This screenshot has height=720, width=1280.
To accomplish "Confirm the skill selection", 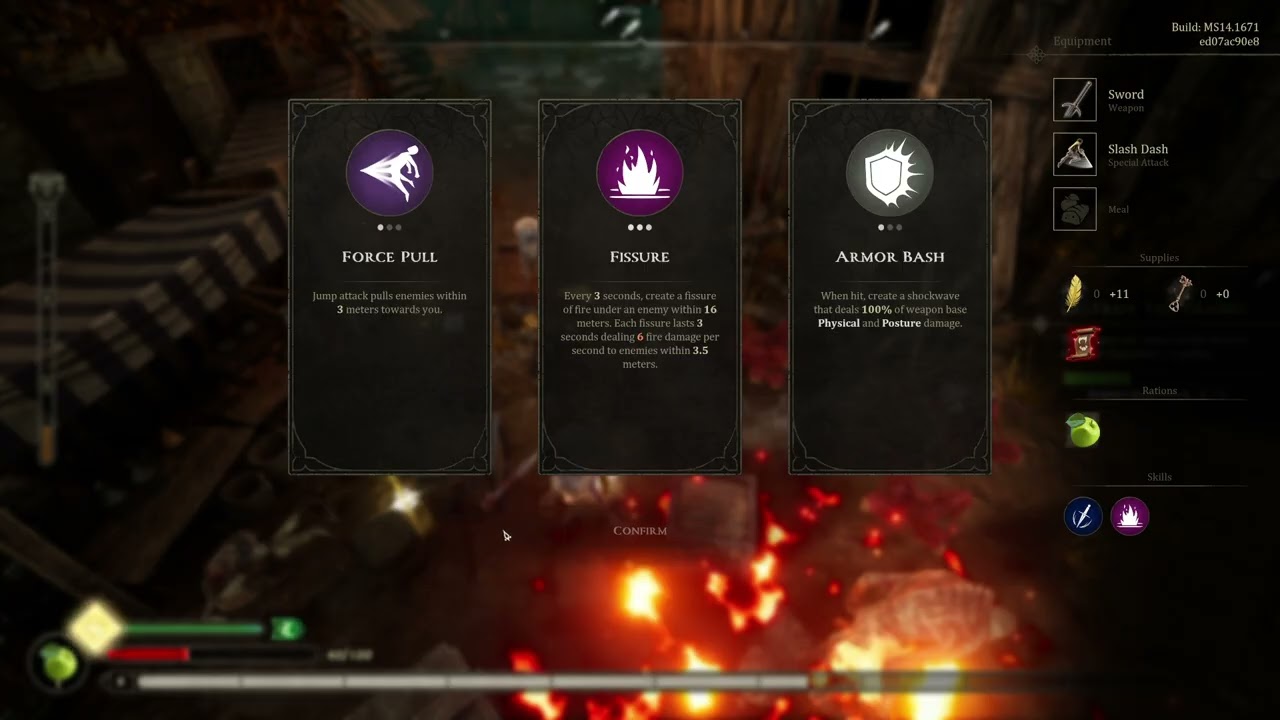I will point(640,531).
